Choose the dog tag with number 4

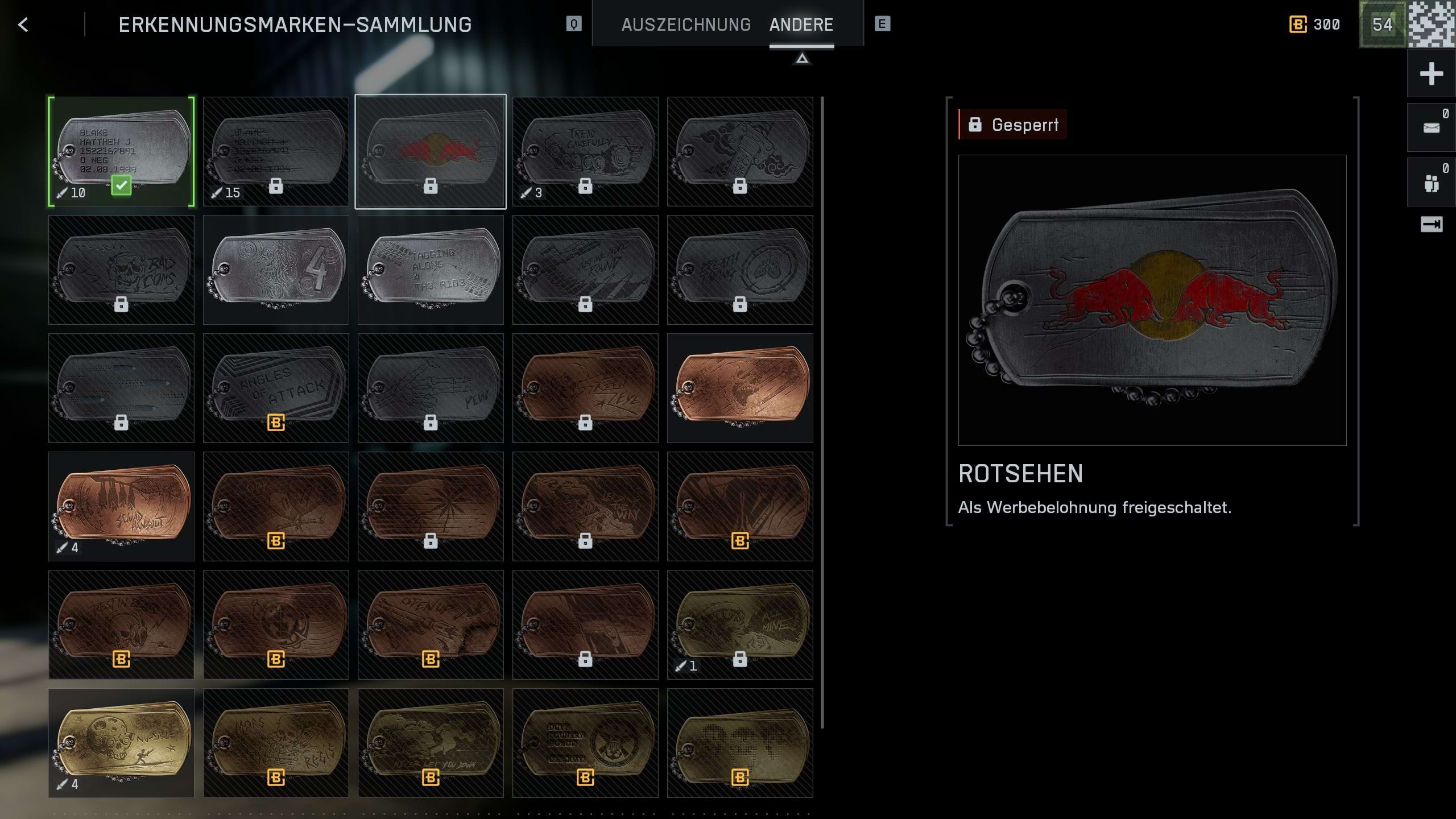(x=276, y=270)
